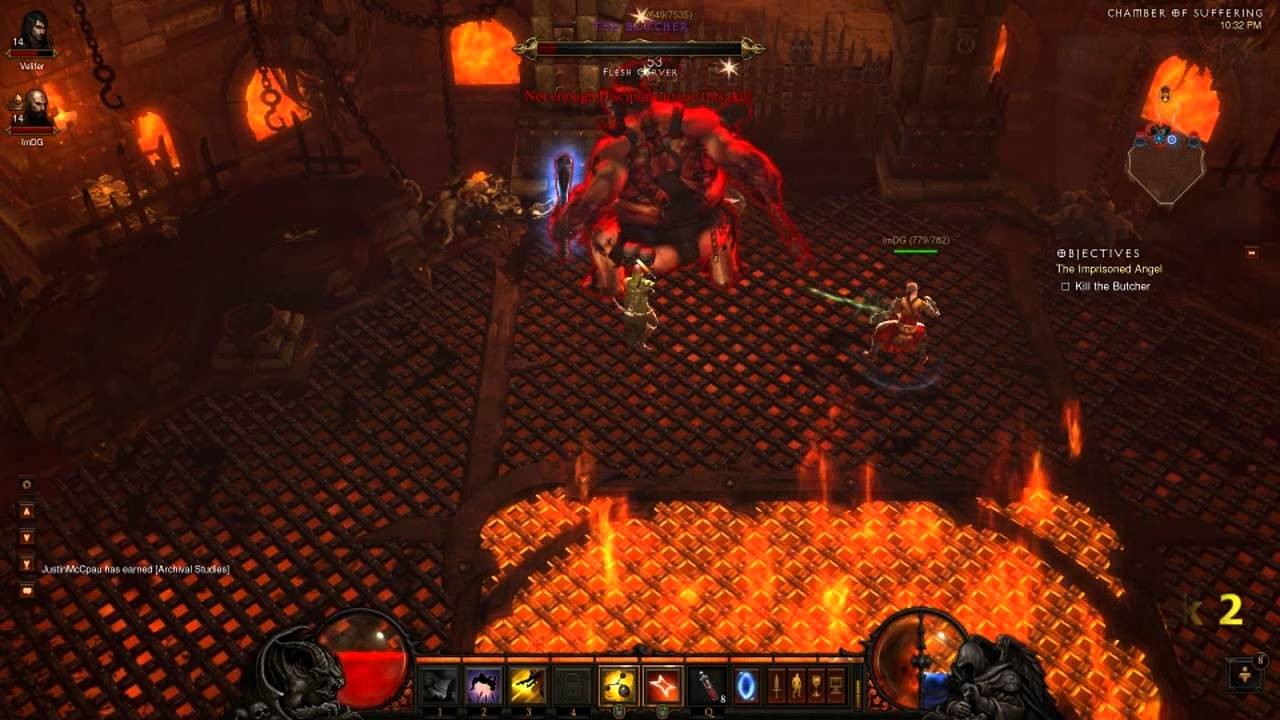This screenshot has height=720, width=1280.
Task: Select The Imprisoned Angel quest title
Action: click(1109, 269)
